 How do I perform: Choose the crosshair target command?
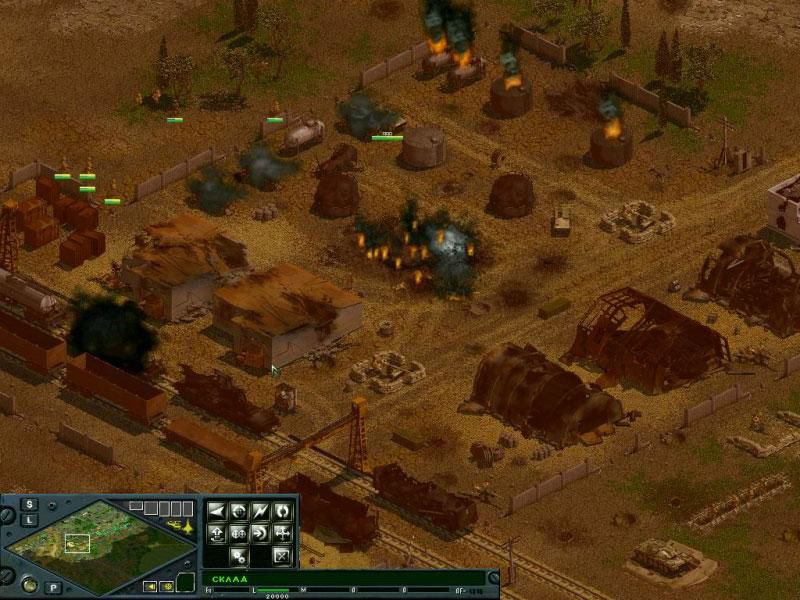point(239,510)
